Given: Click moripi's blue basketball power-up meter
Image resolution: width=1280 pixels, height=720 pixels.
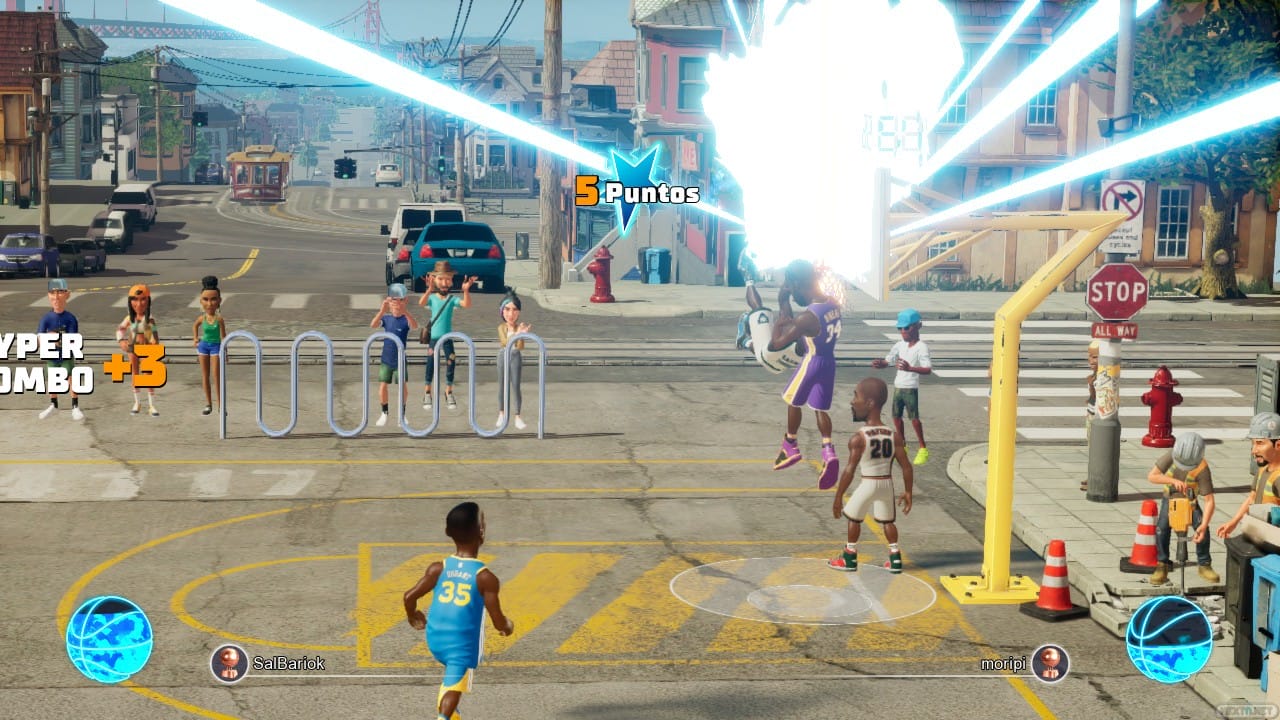Looking at the screenshot, I should pyautogui.click(x=1169, y=639).
